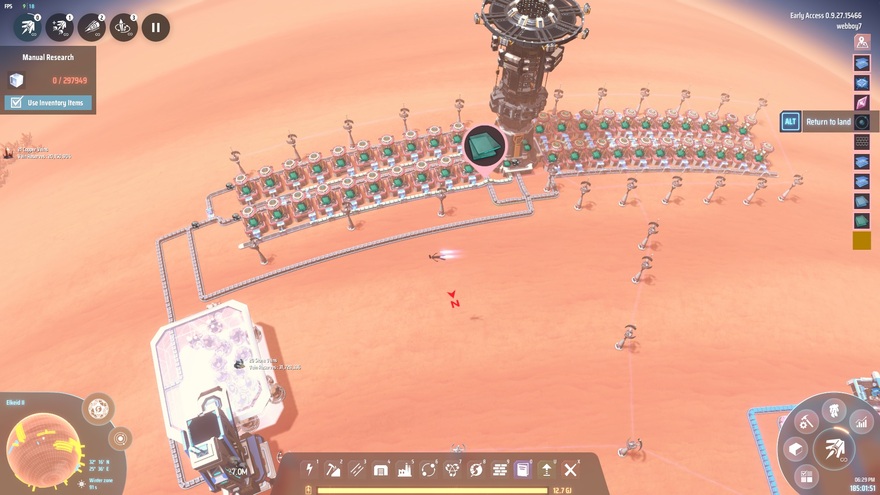Open the storage warehouse build category
The height and width of the screenshot is (495, 880).
coord(381,469)
